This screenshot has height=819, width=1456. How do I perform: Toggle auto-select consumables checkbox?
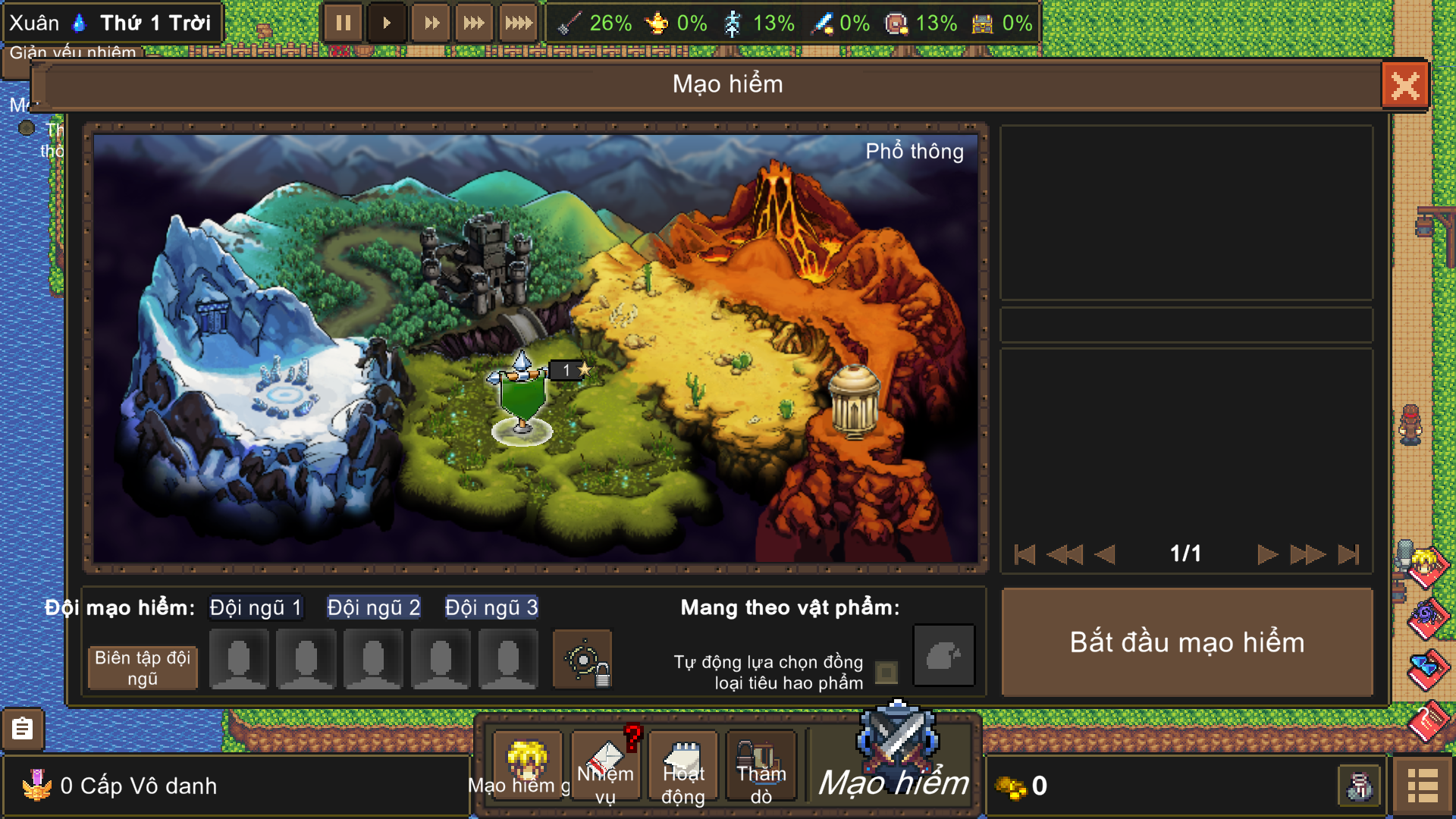(x=886, y=672)
